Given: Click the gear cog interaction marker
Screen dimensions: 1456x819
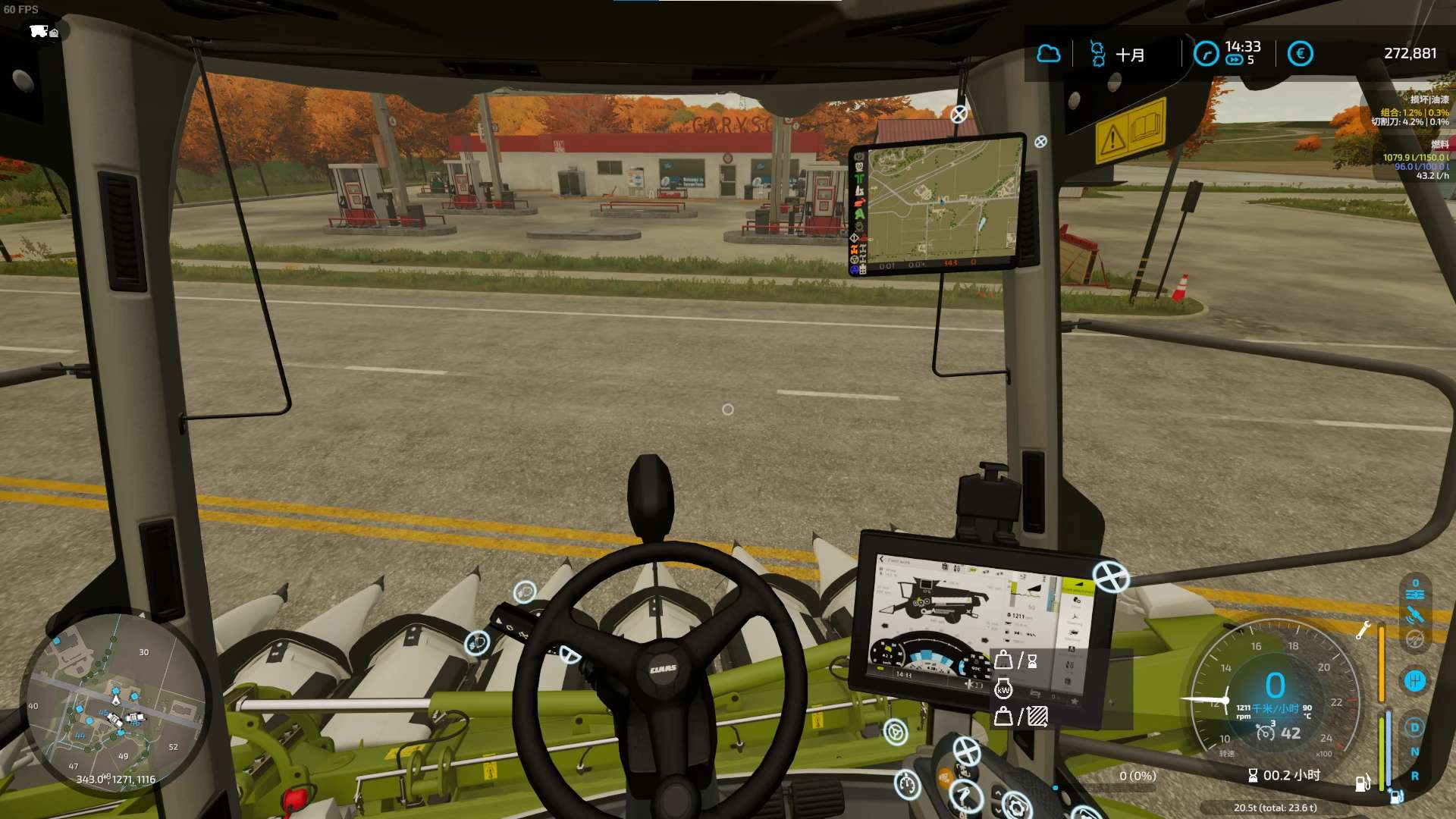Looking at the screenshot, I should click(x=1016, y=805).
